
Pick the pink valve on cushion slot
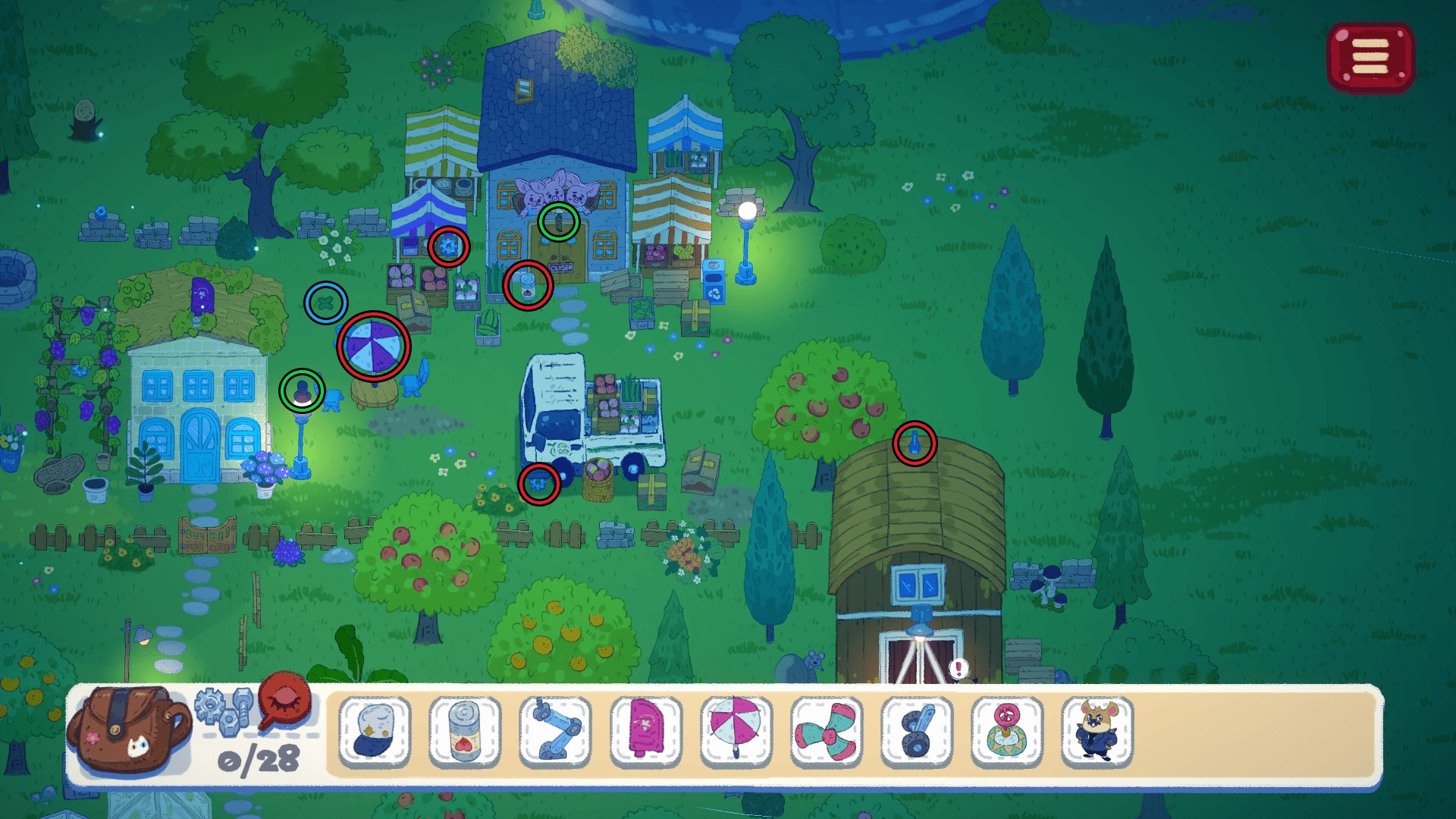point(1006,731)
